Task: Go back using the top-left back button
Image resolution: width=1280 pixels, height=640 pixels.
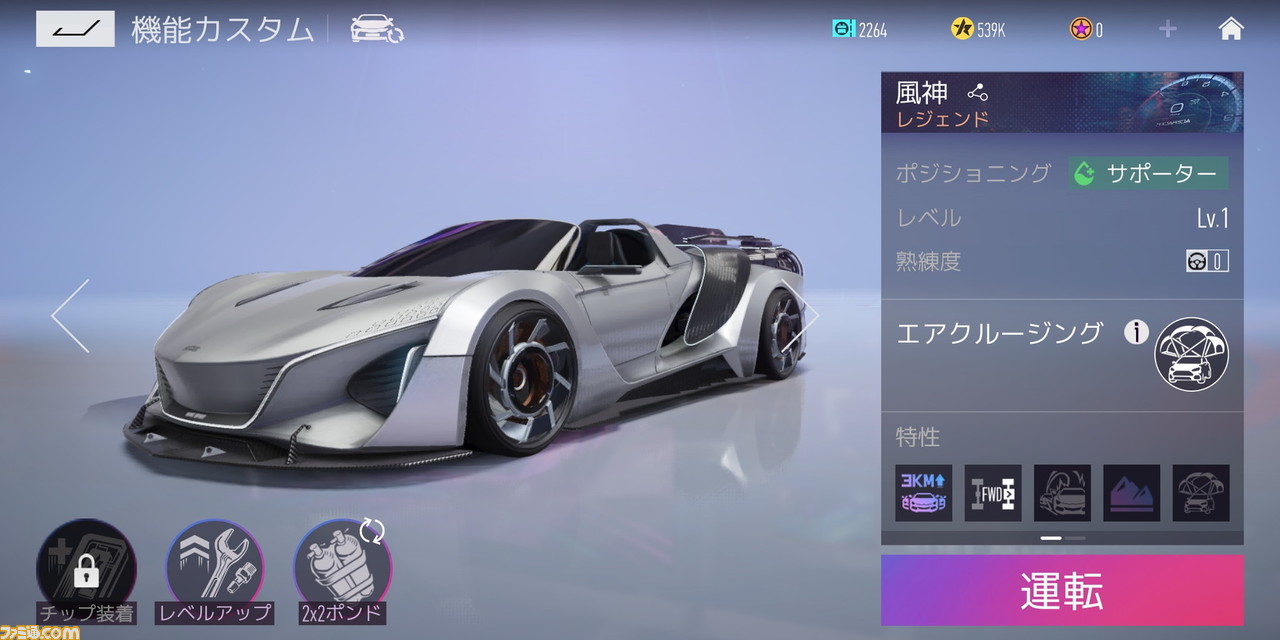Action: 75,29
